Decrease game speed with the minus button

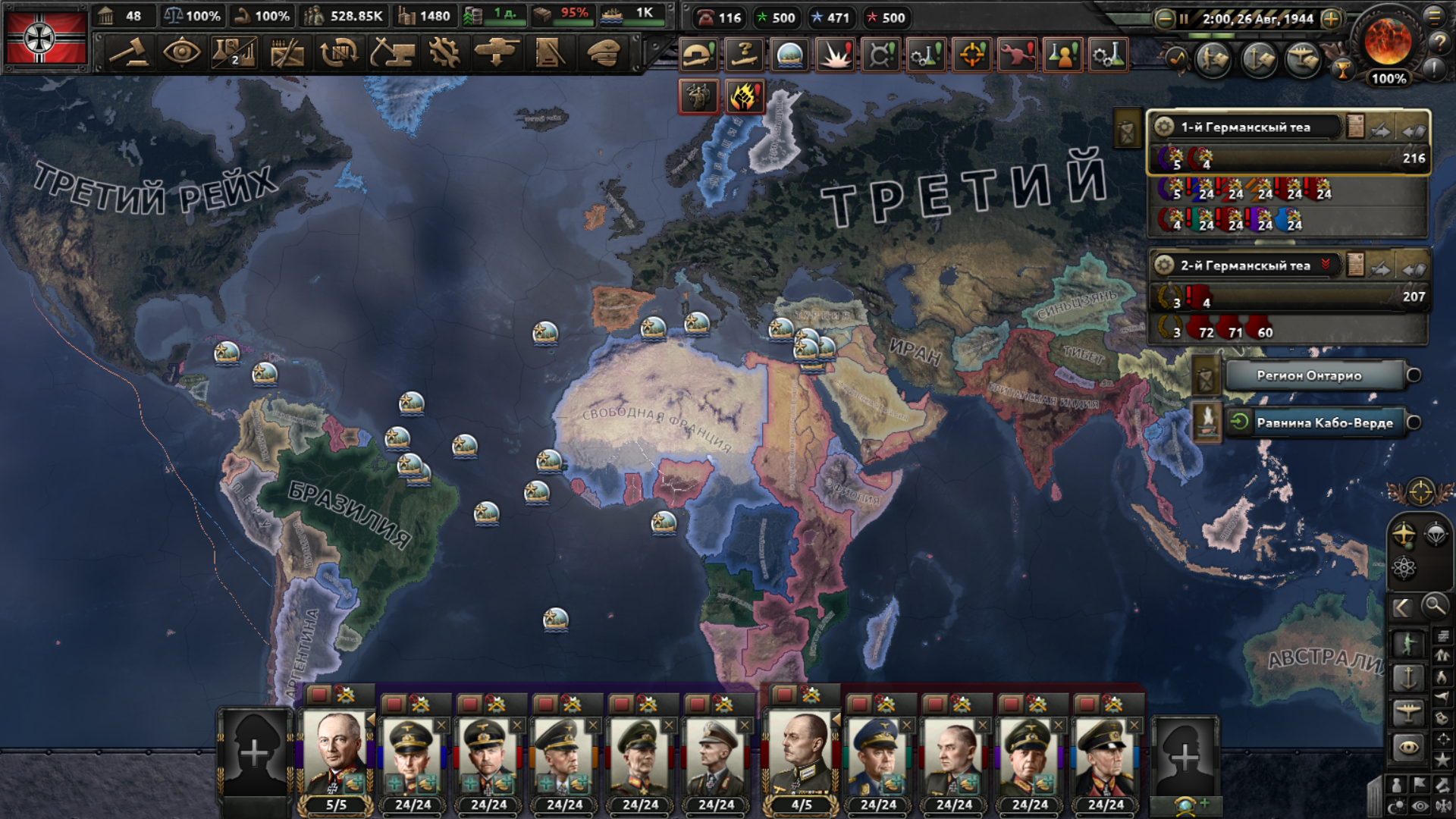(1164, 19)
